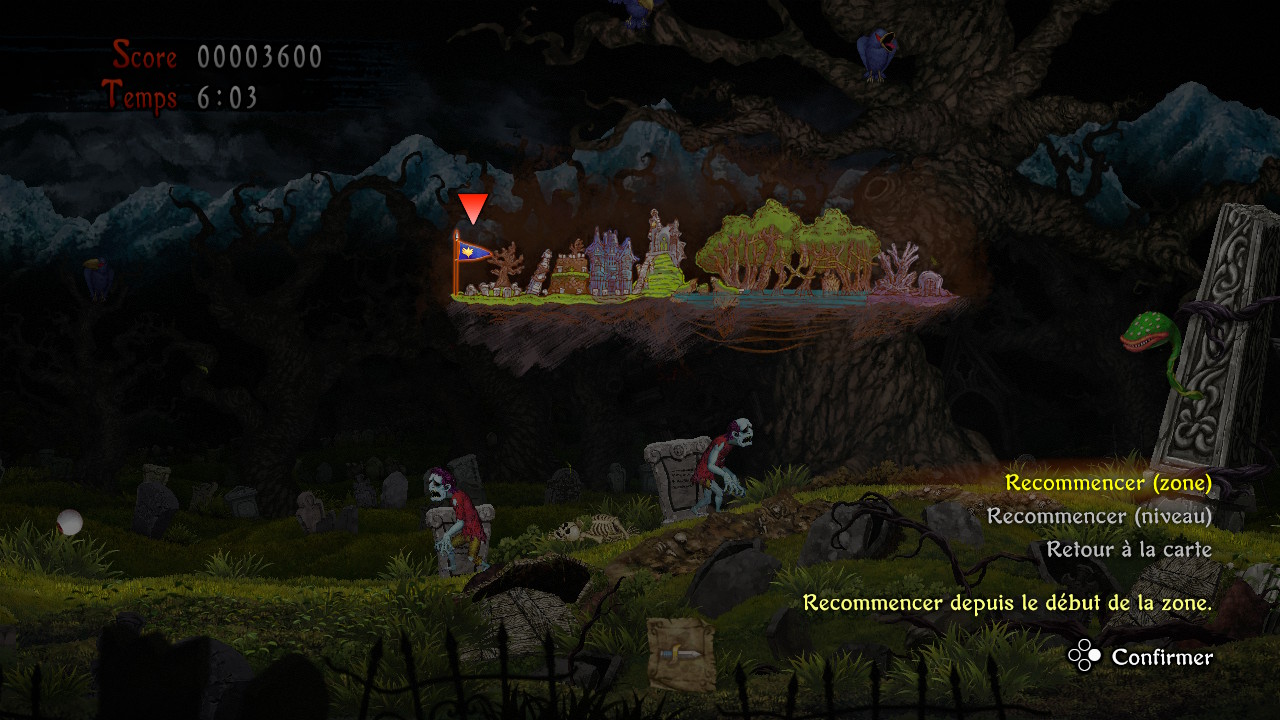Choose Recommencer (niveau) menu entry

(1099, 516)
